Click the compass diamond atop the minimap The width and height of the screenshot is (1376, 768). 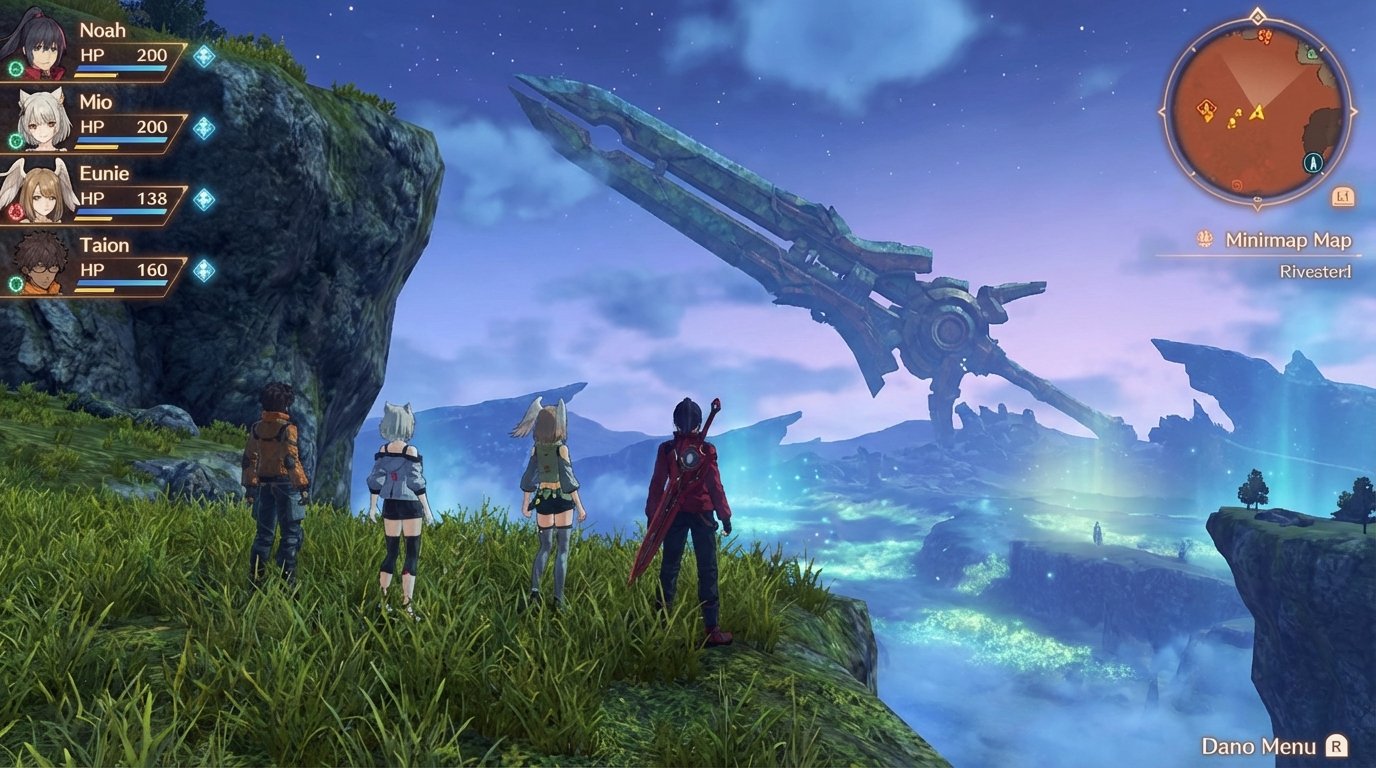pos(1257,16)
